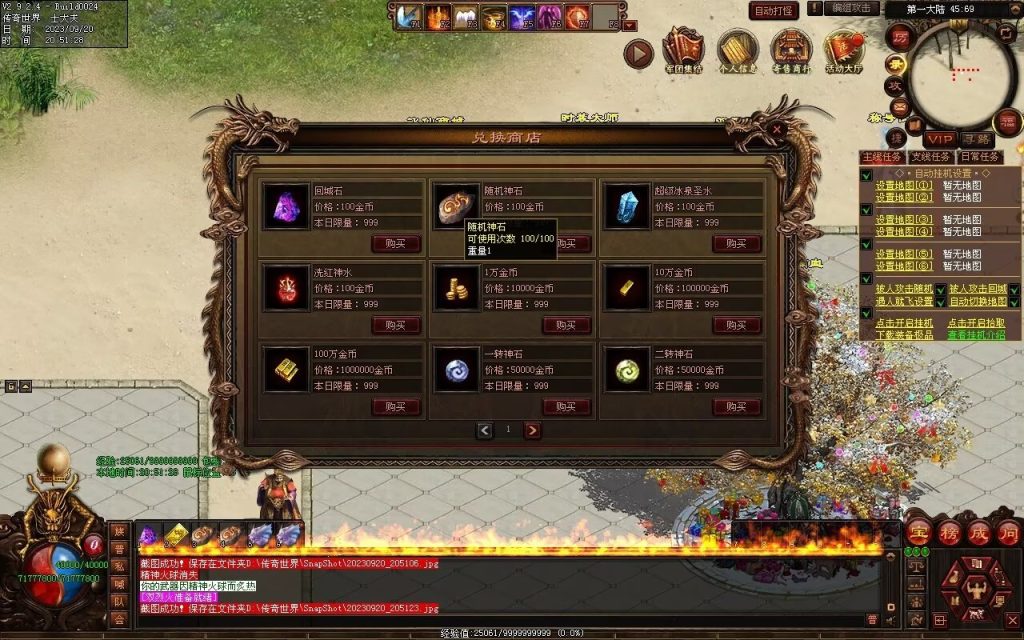This screenshot has height=640, width=1024.
Task: Close the exchange shop window
Action: click(777, 129)
